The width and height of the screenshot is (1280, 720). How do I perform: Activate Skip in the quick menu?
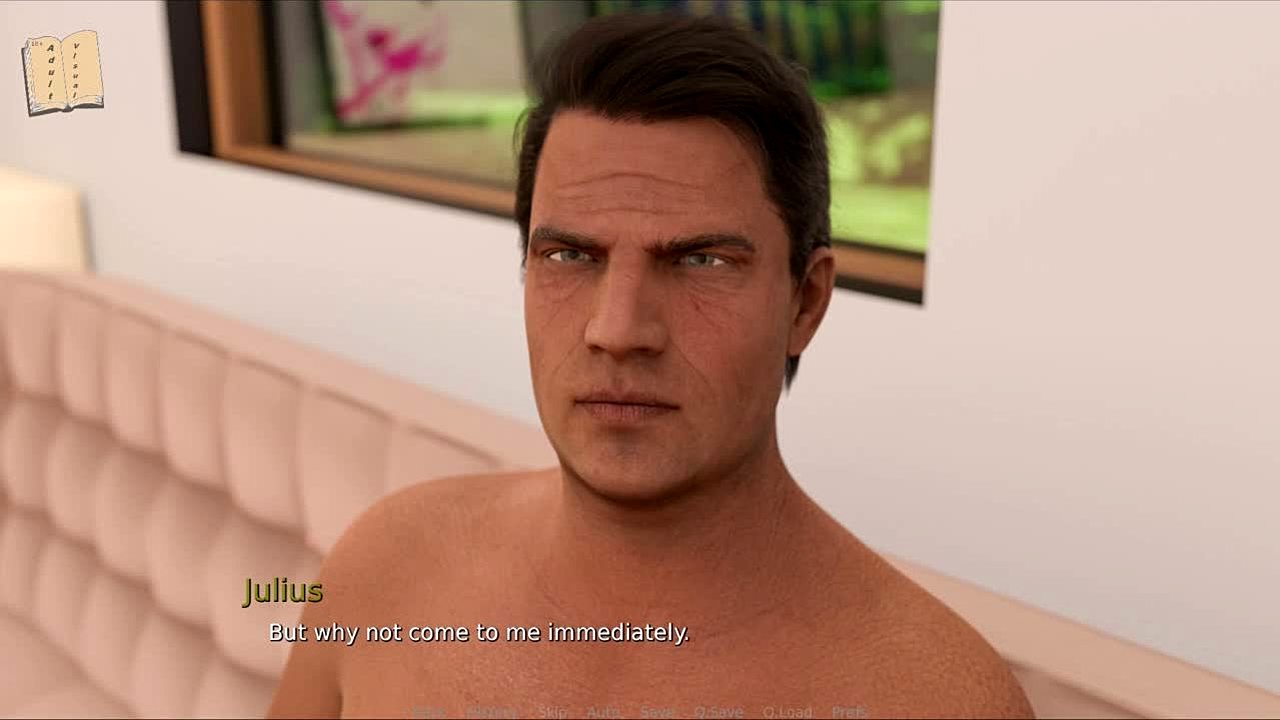[x=552, y=712]
